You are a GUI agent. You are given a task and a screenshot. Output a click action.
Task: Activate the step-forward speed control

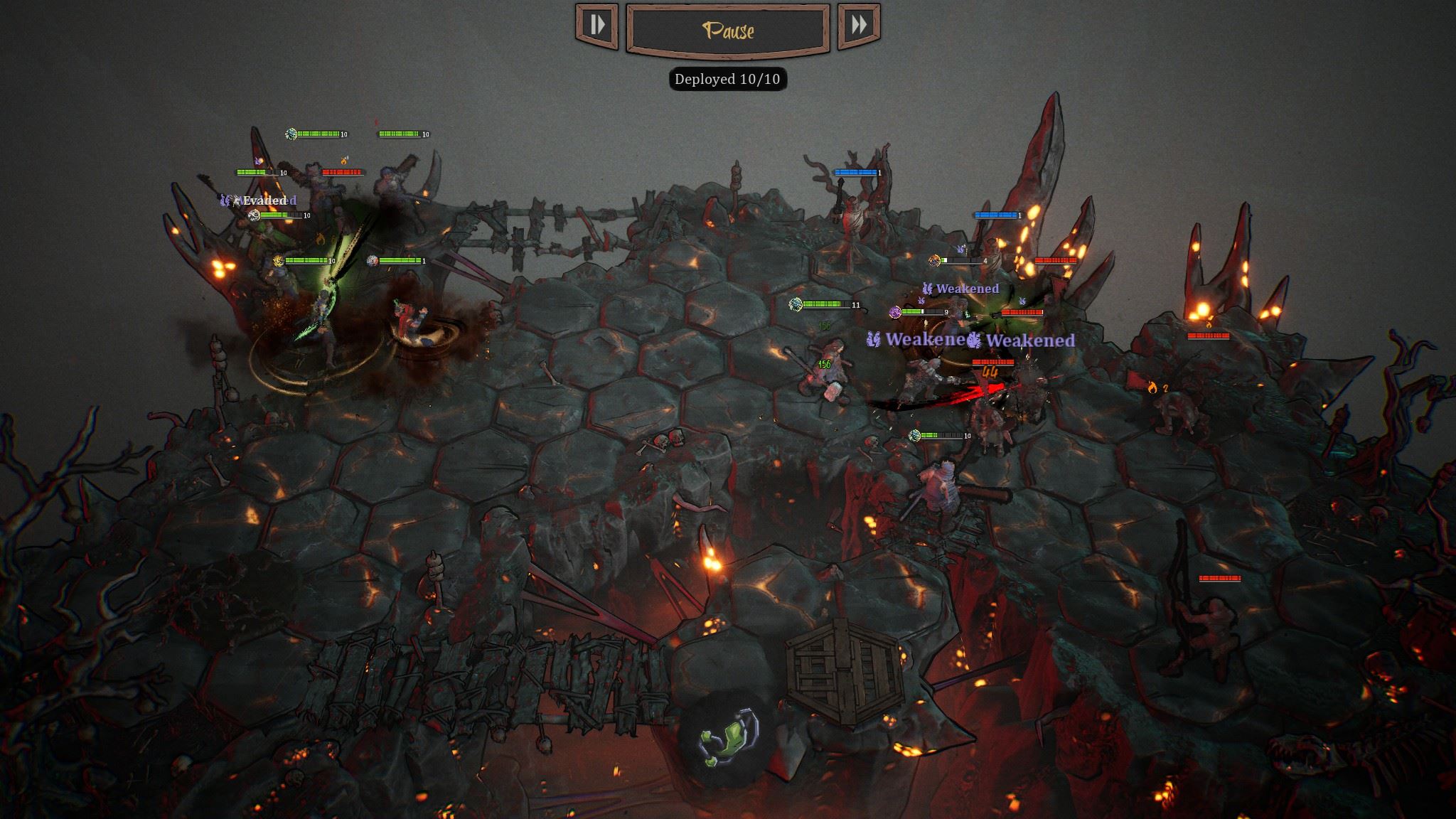pos(596,26)
